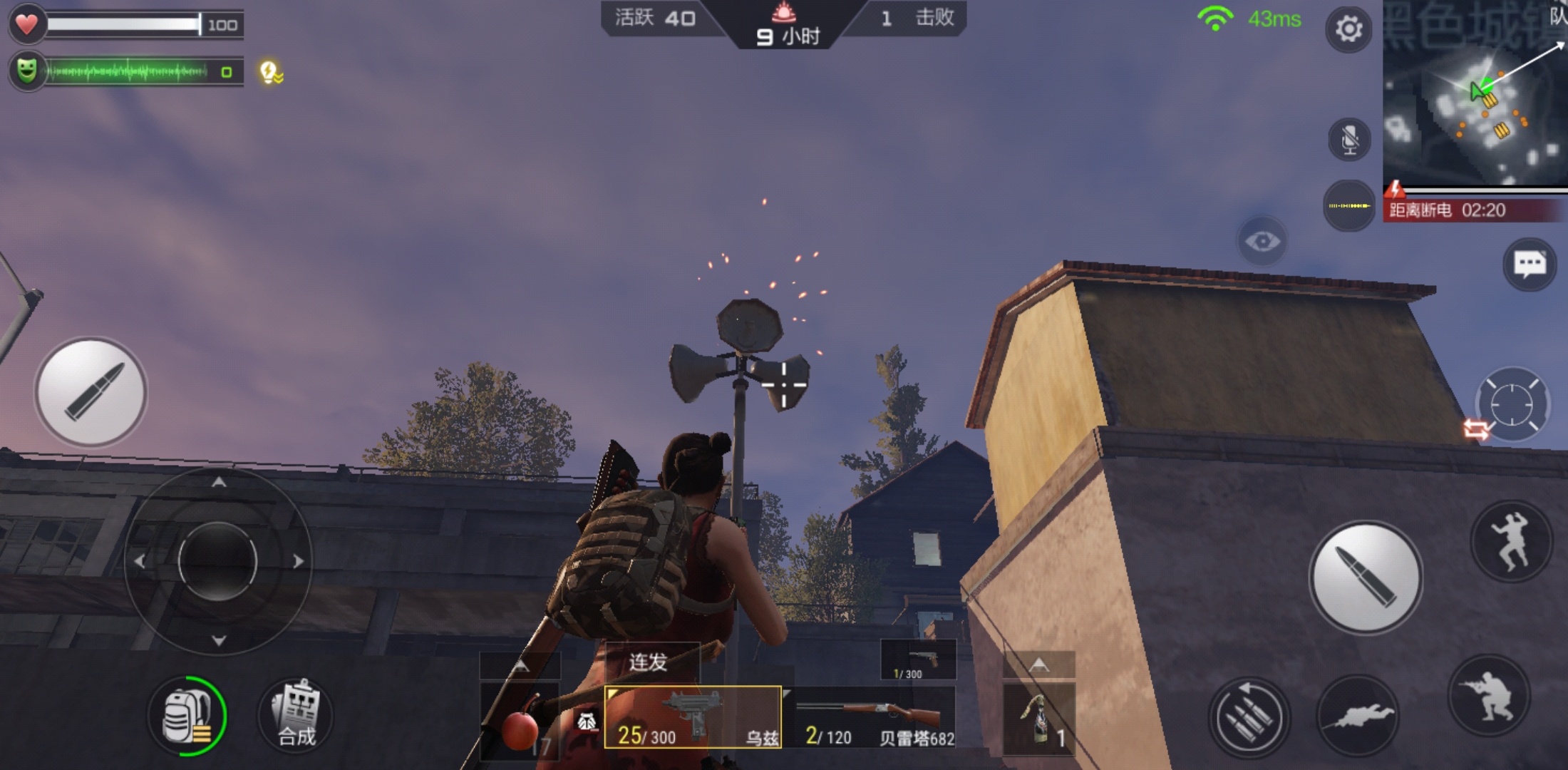Reload with the three-bullets button
This screenshot has height=770, width=1568.
coord(1249,717)
